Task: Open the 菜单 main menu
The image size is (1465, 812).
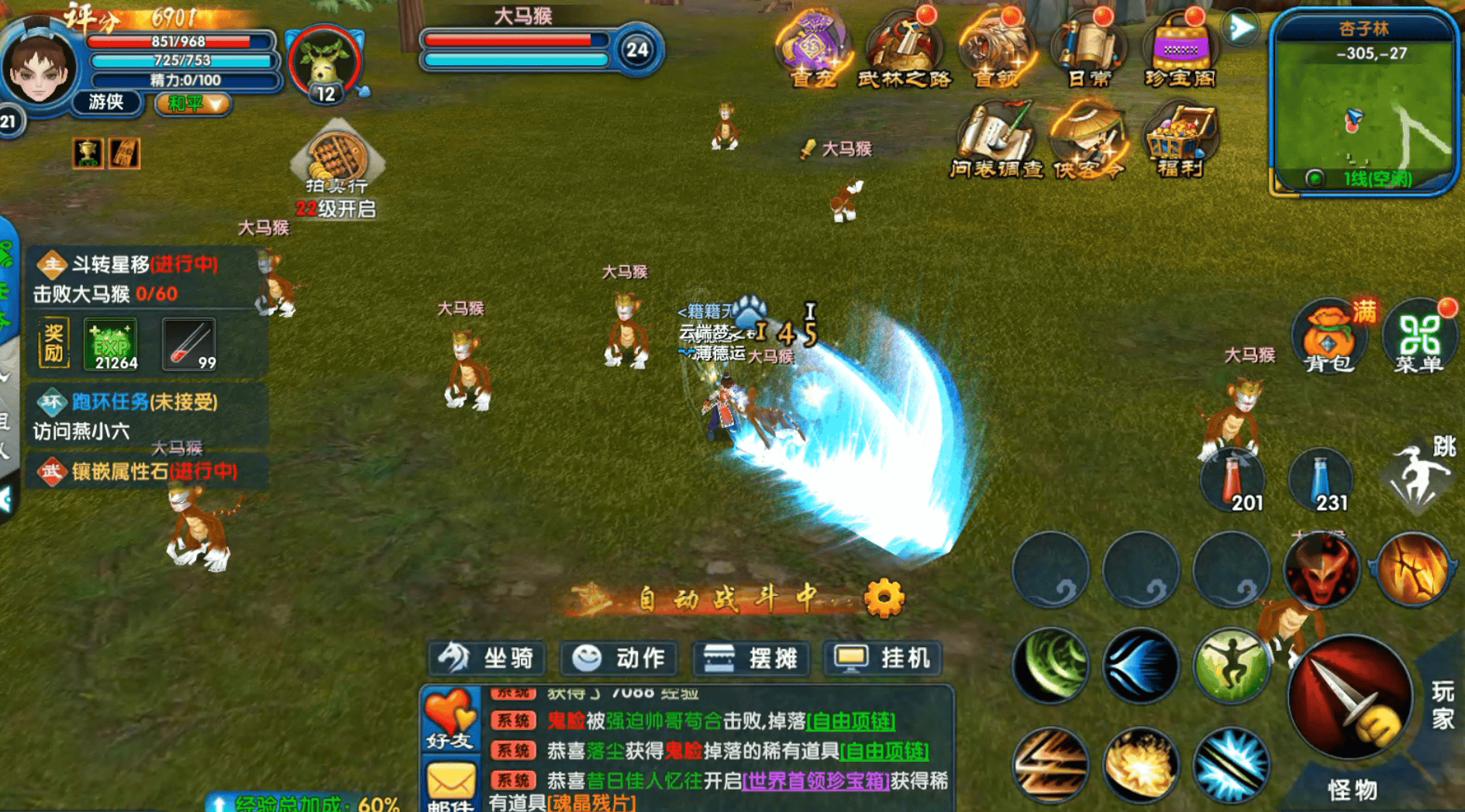Action: point(1420,339)
